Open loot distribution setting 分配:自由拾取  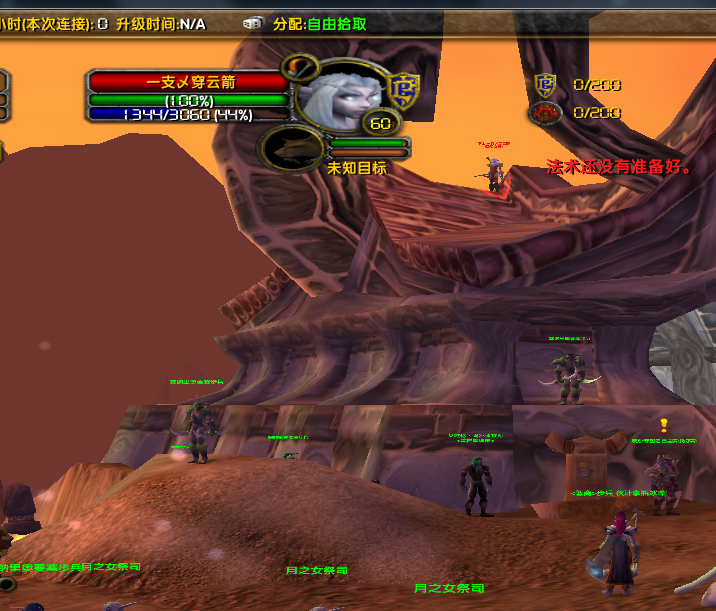pos(319,24)
